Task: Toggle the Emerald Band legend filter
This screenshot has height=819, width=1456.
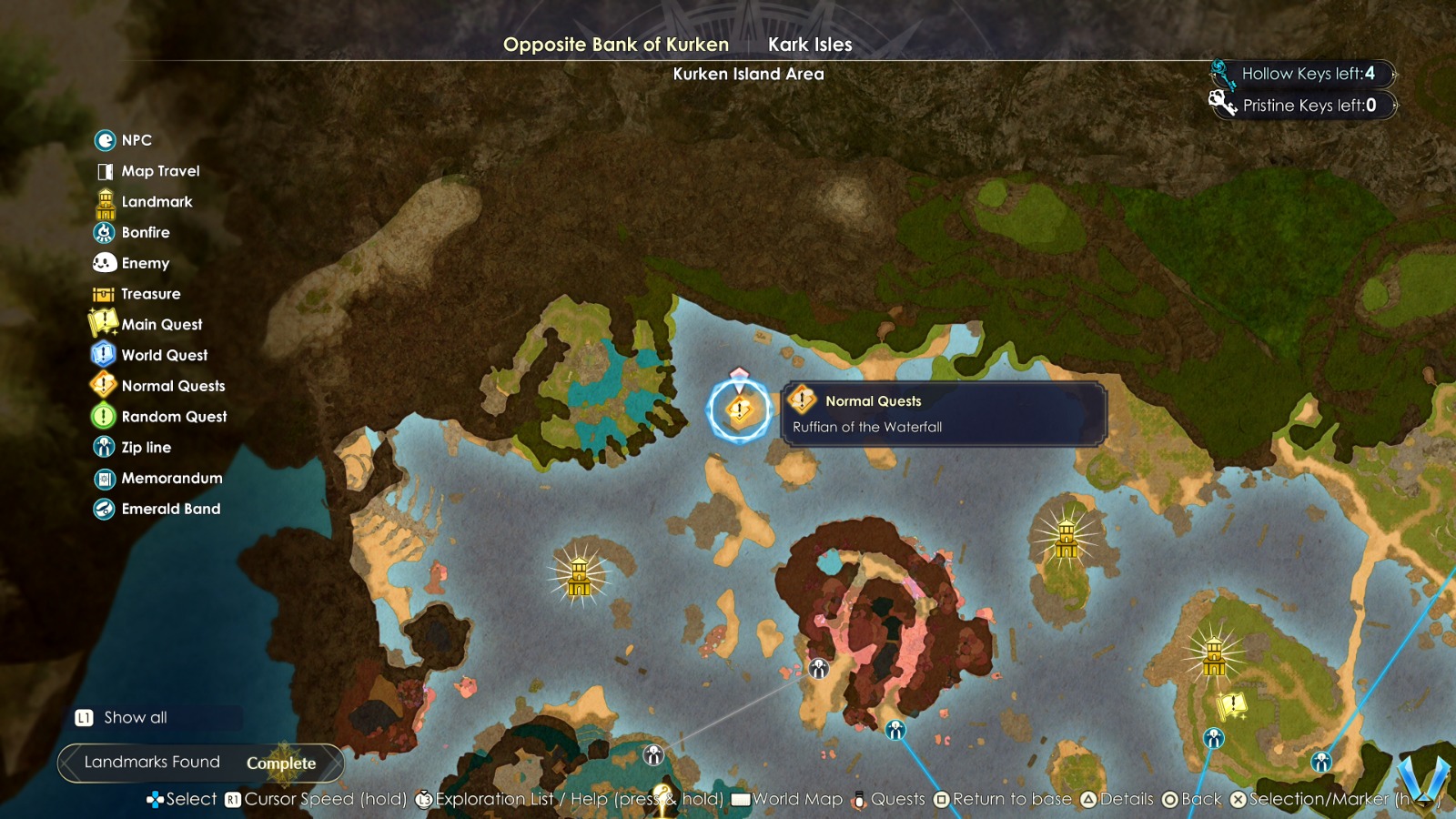Action: click(x=171, y=510)
